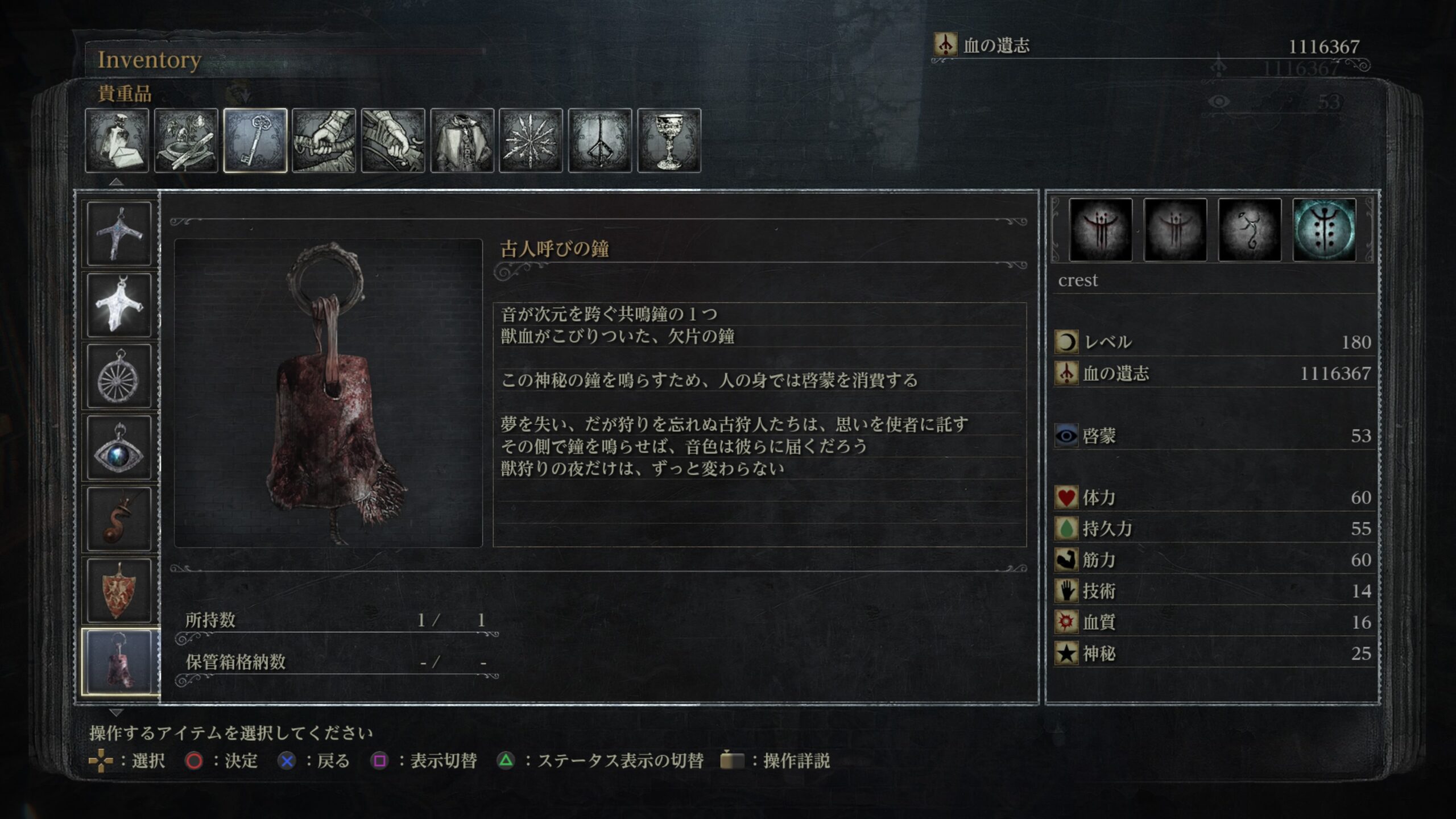Viewport: 1456px width, 819px height.
Task: Open the hunter's mark rune tab
Action: [x=600, y=140]
